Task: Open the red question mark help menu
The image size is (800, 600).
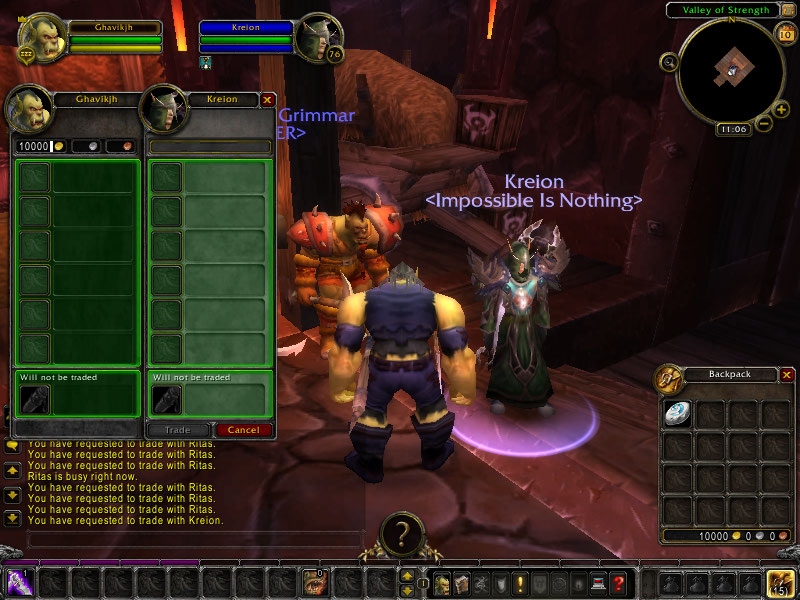Action: pyautogui.click(x=621, y=583)
